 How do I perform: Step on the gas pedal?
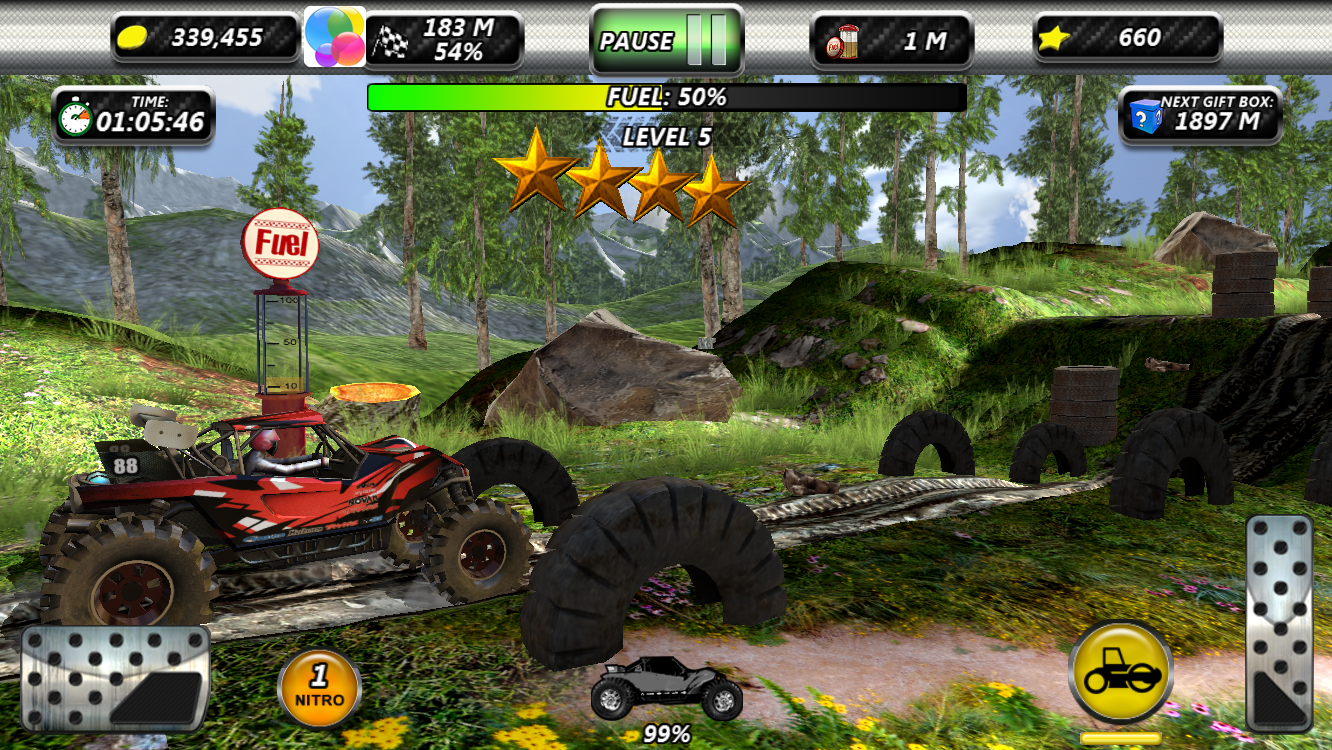tap(1278, 623)
